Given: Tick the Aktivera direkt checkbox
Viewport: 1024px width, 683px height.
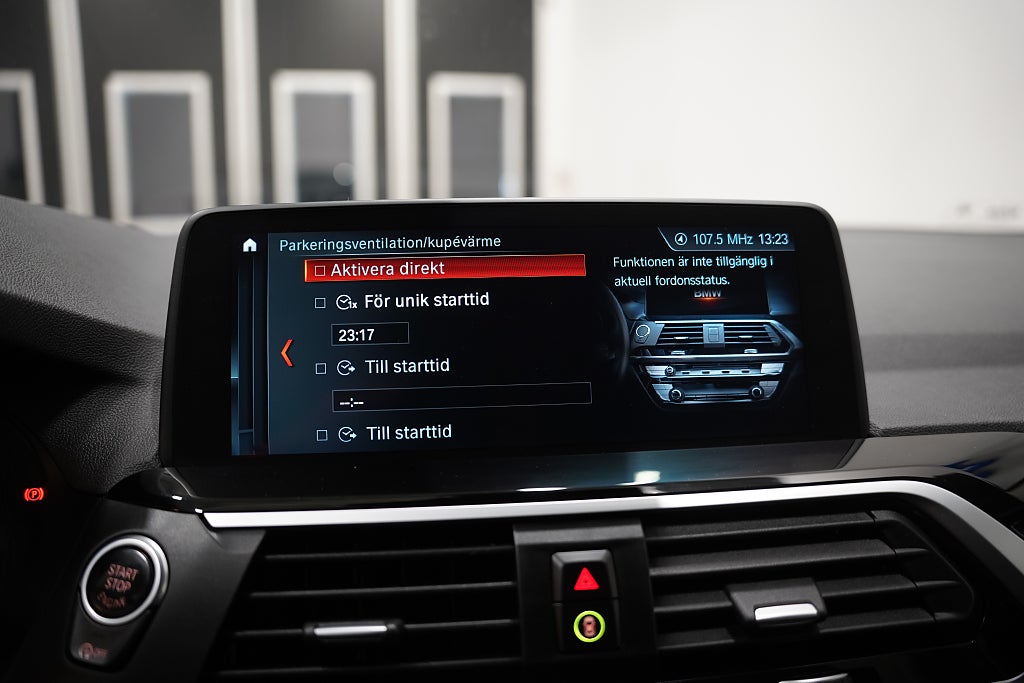Looking at the screenshot, I should 320,270.
